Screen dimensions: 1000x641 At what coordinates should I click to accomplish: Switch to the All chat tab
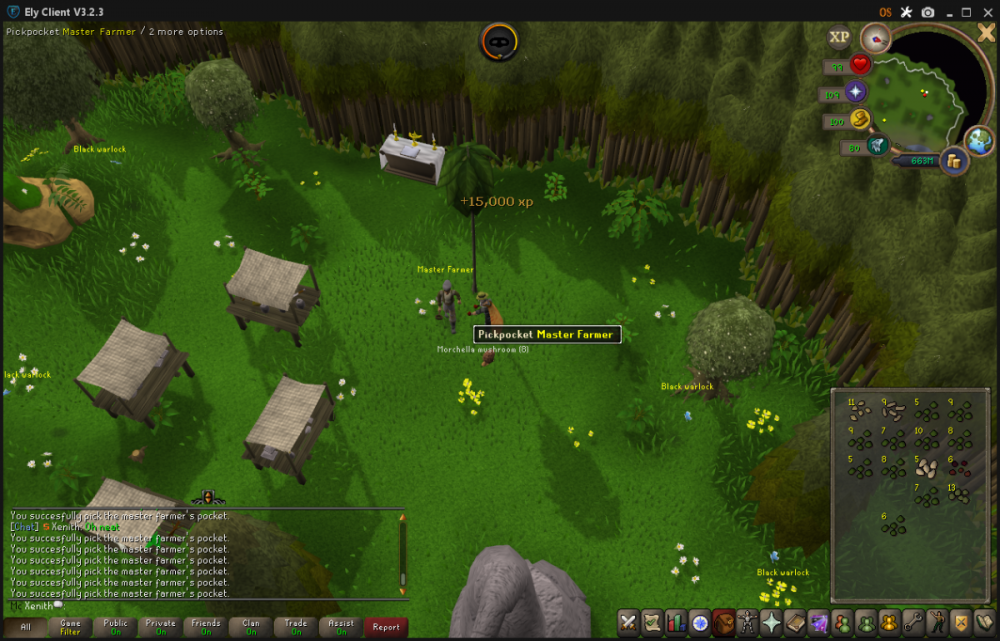pyautogui.click(x=25, y=627)
